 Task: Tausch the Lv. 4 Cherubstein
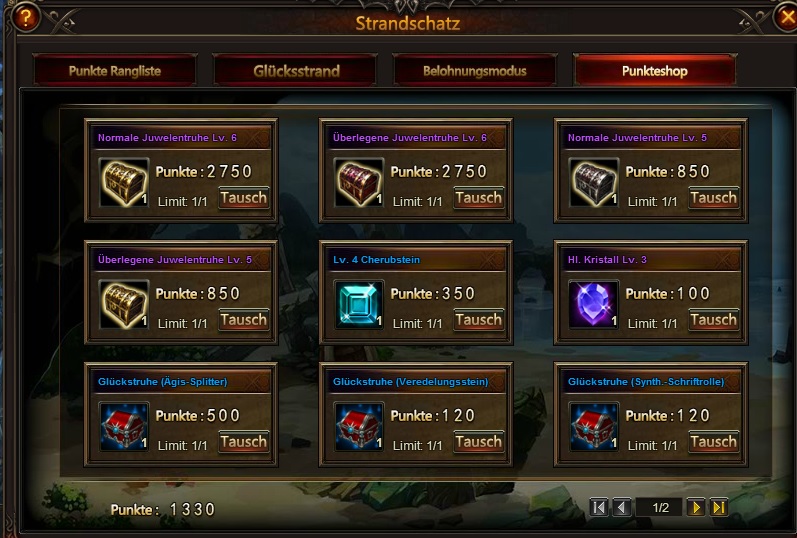tap(478, 320)
